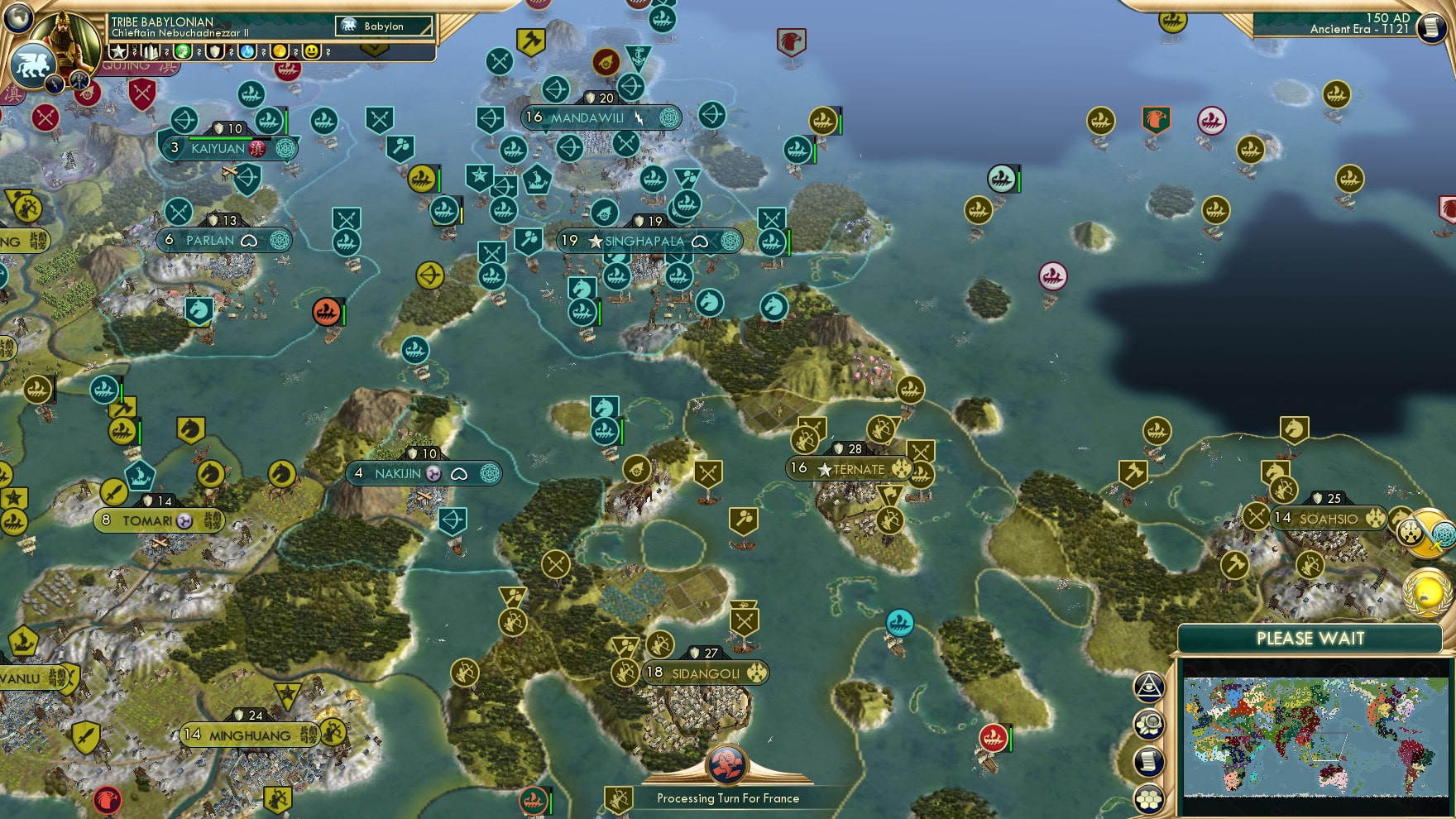Viewport: 1456px width, 819px height.
Task: Toggle the hex grid overlay button
Action: tap(1147, 798)
